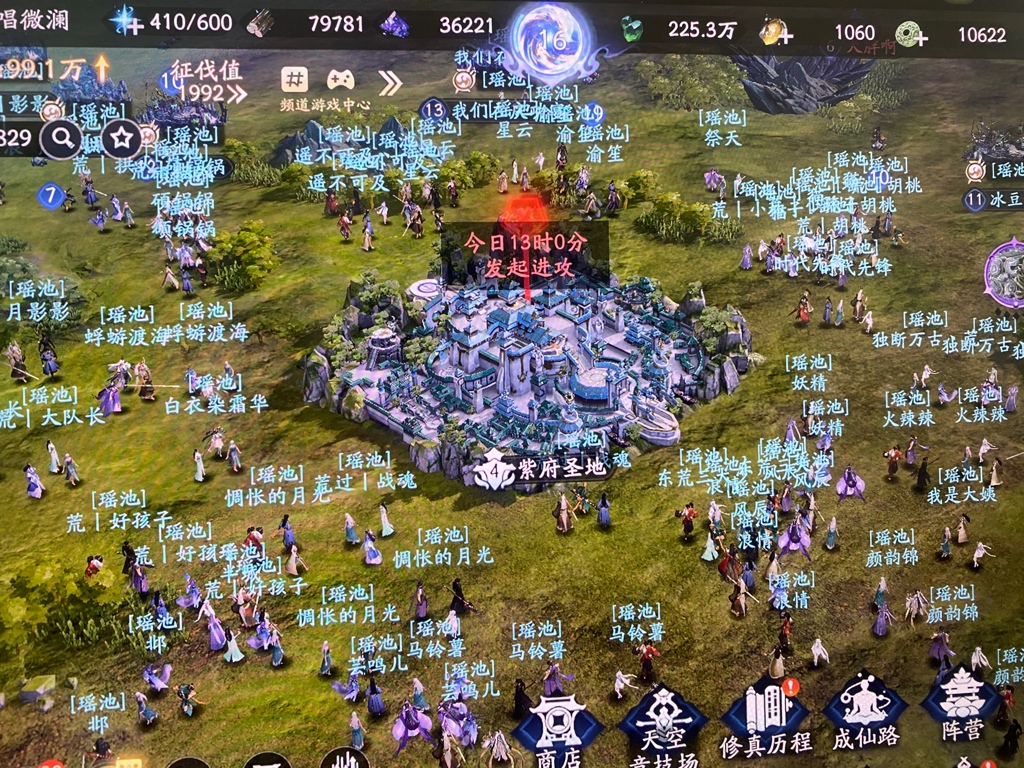Click the wood resource icon
1024x768 pixels.
point(261,23)
